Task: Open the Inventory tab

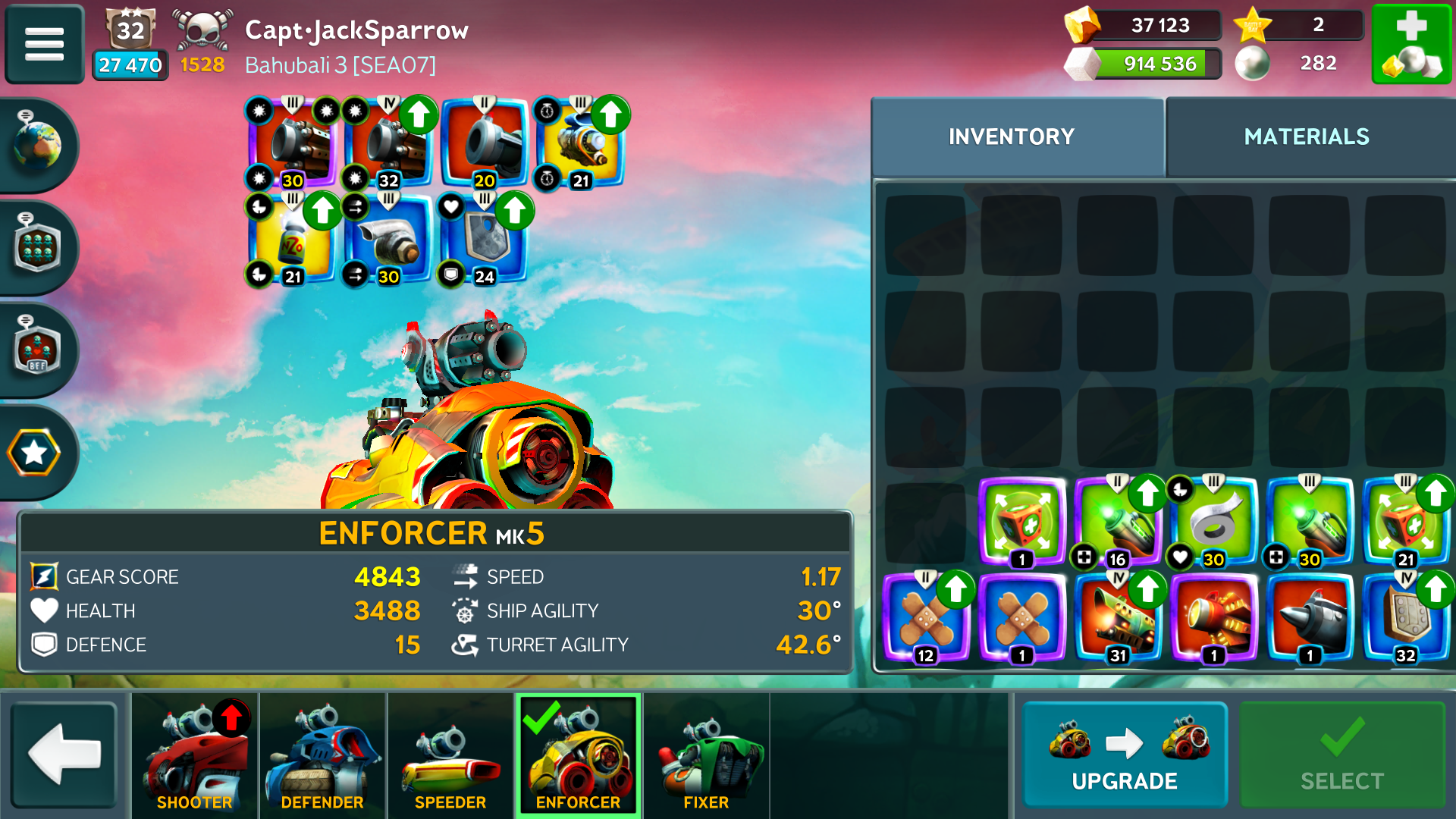Action: [x=1011, y=136]
